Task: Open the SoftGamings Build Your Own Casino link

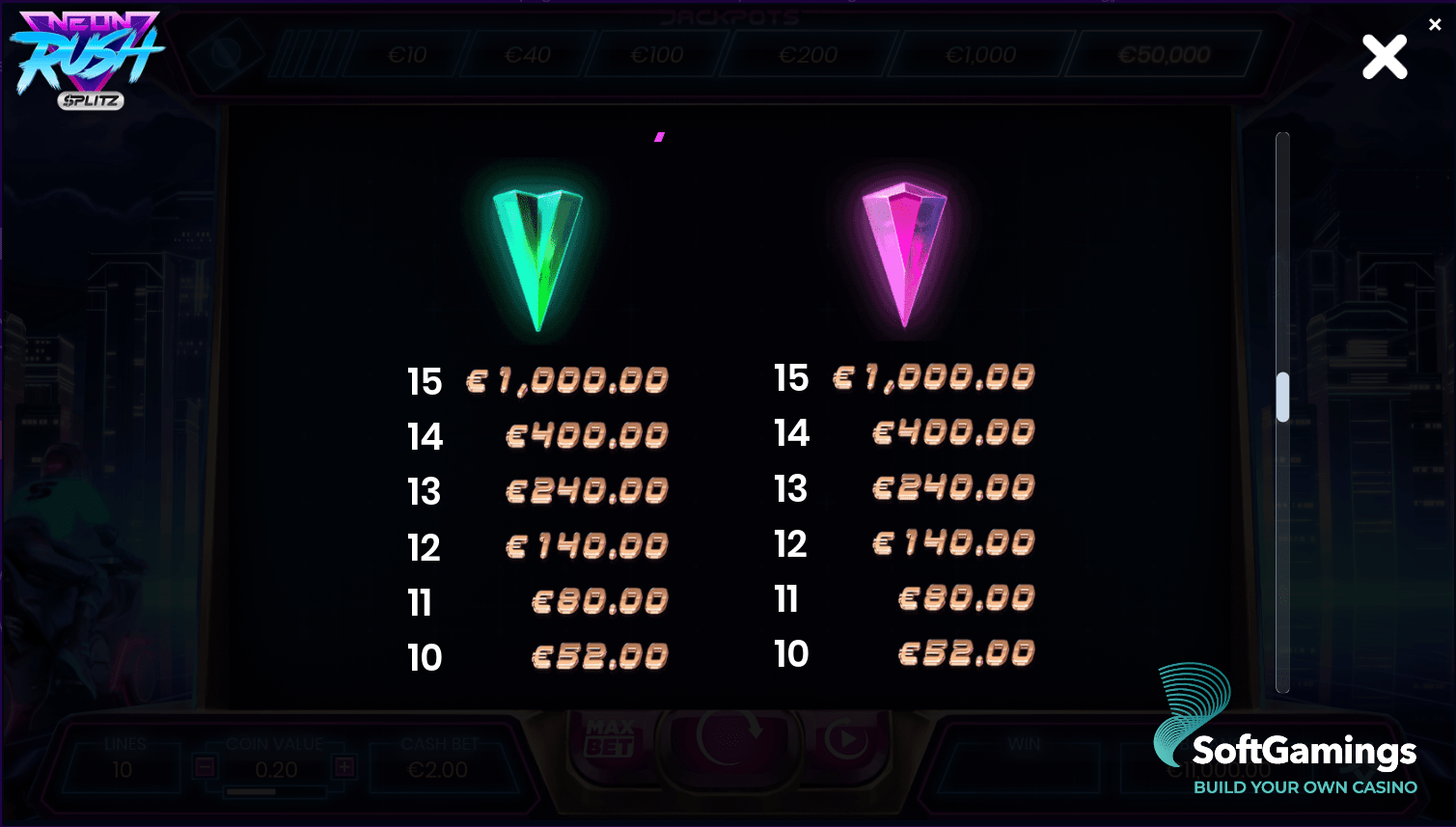Action: click(1305, 787)
